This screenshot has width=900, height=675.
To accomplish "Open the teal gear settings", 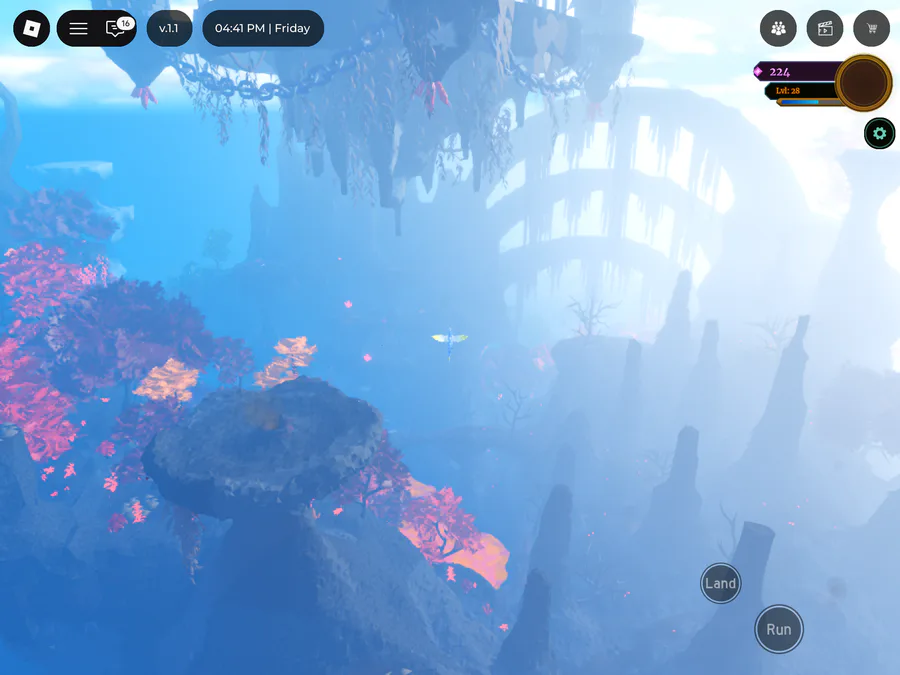I will tap(879, 133).
